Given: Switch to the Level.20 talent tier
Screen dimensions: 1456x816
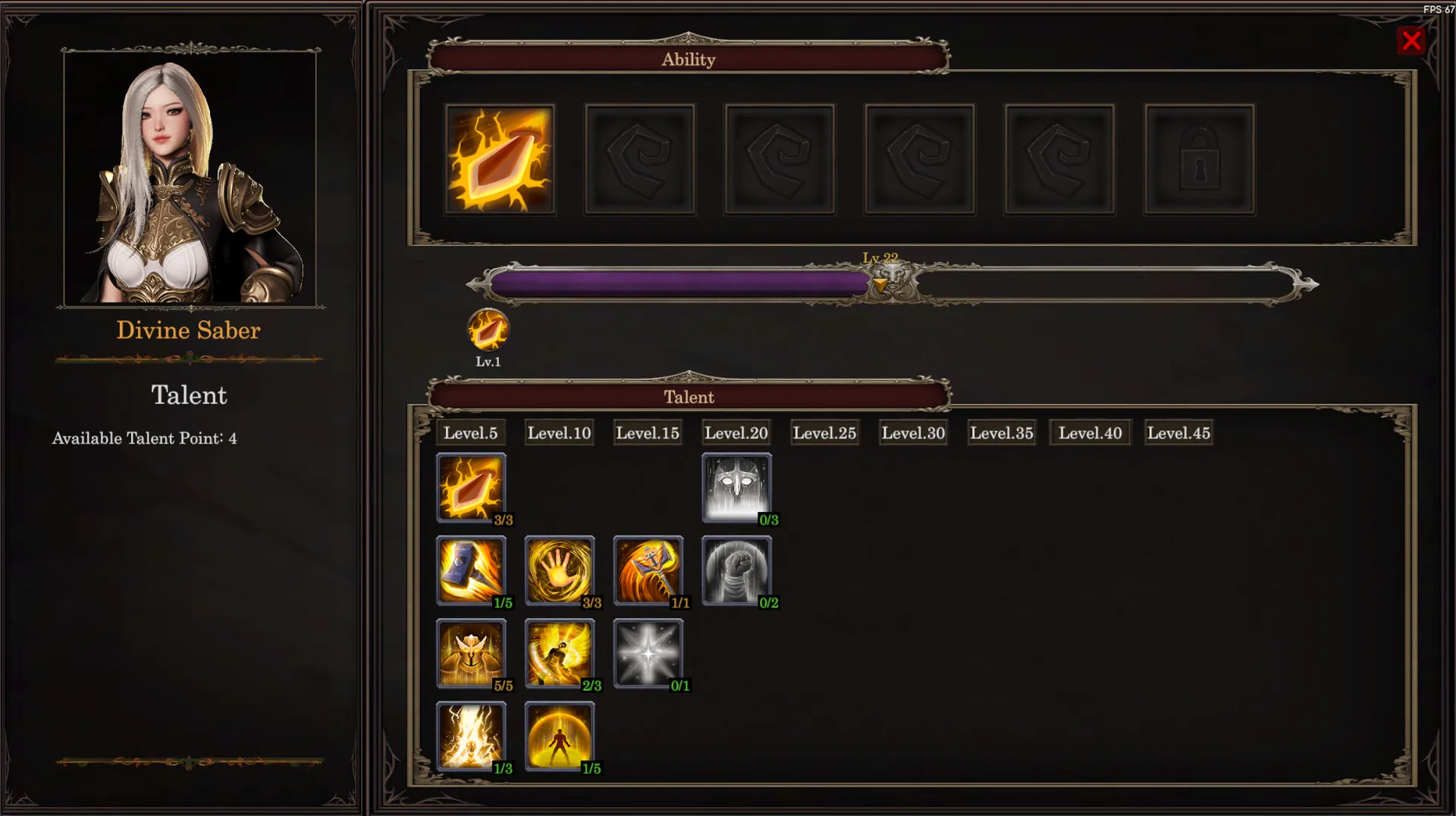Looking at the screenshot, I should click(736, 432).
